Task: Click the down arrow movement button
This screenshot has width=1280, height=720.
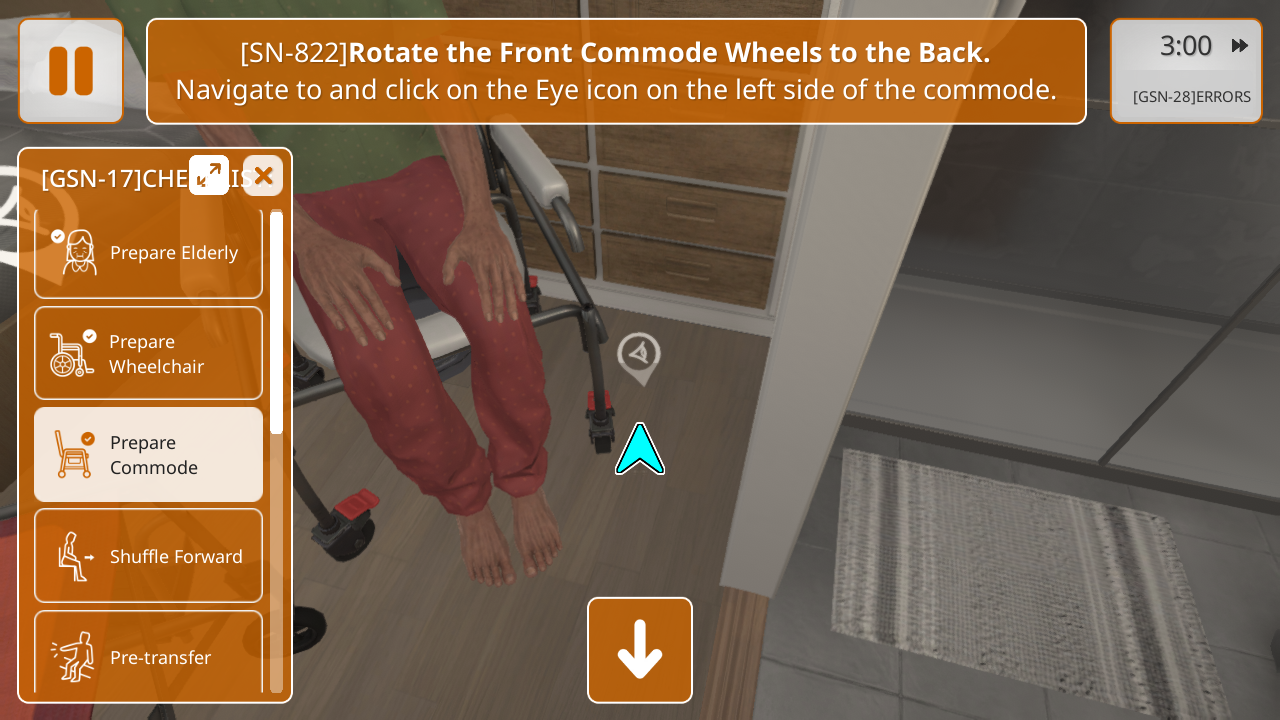Action: click(640, 650)
